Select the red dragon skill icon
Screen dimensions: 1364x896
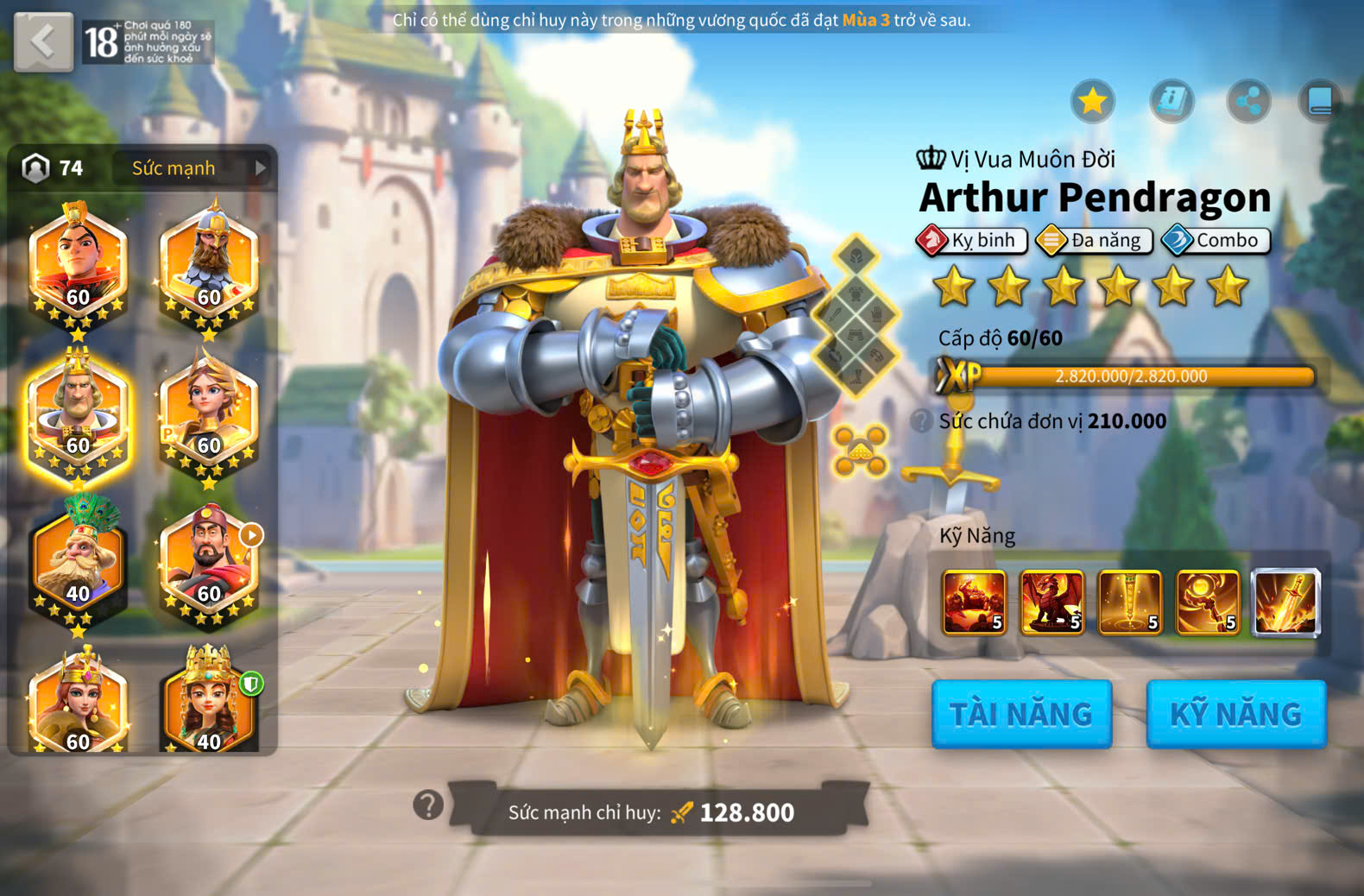[1051, 602]
